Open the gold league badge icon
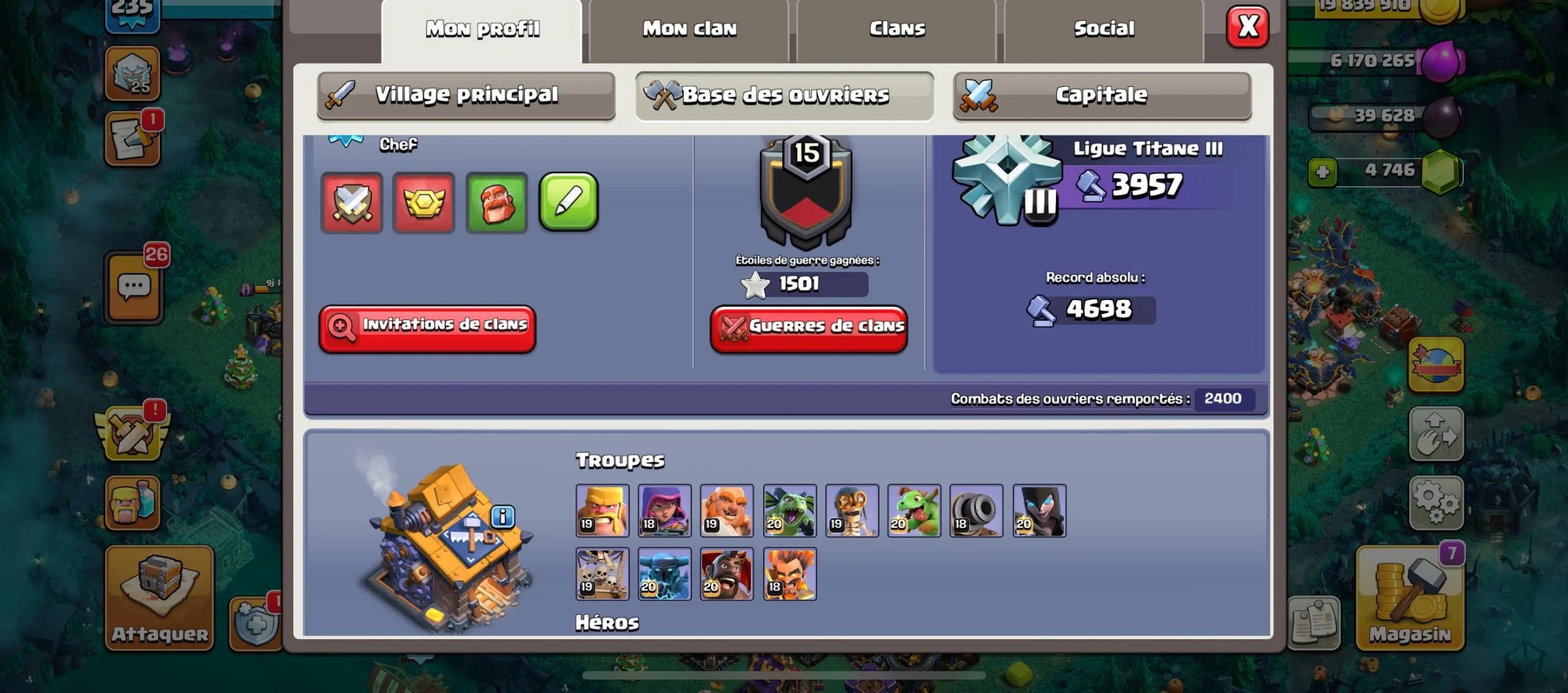1568x693 pixels. pos(423,203)
